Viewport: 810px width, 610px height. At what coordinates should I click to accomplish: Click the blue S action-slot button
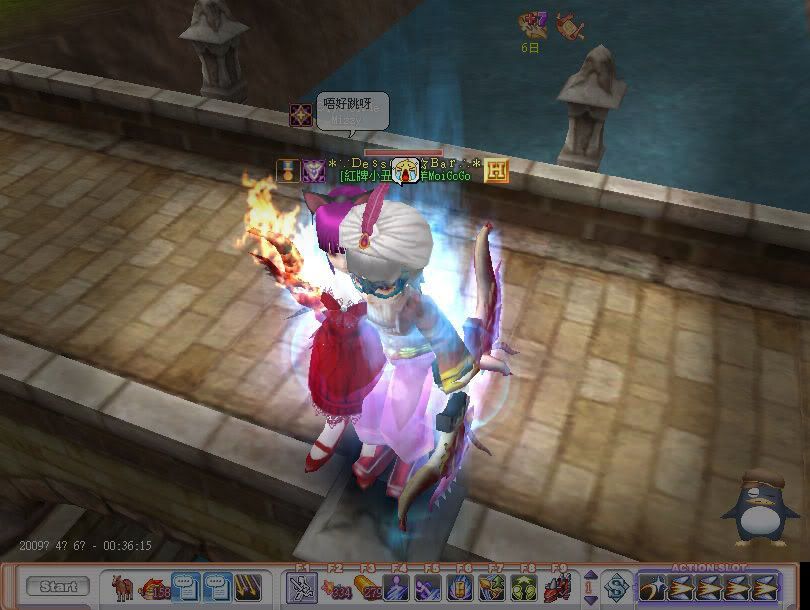(617, 588)
